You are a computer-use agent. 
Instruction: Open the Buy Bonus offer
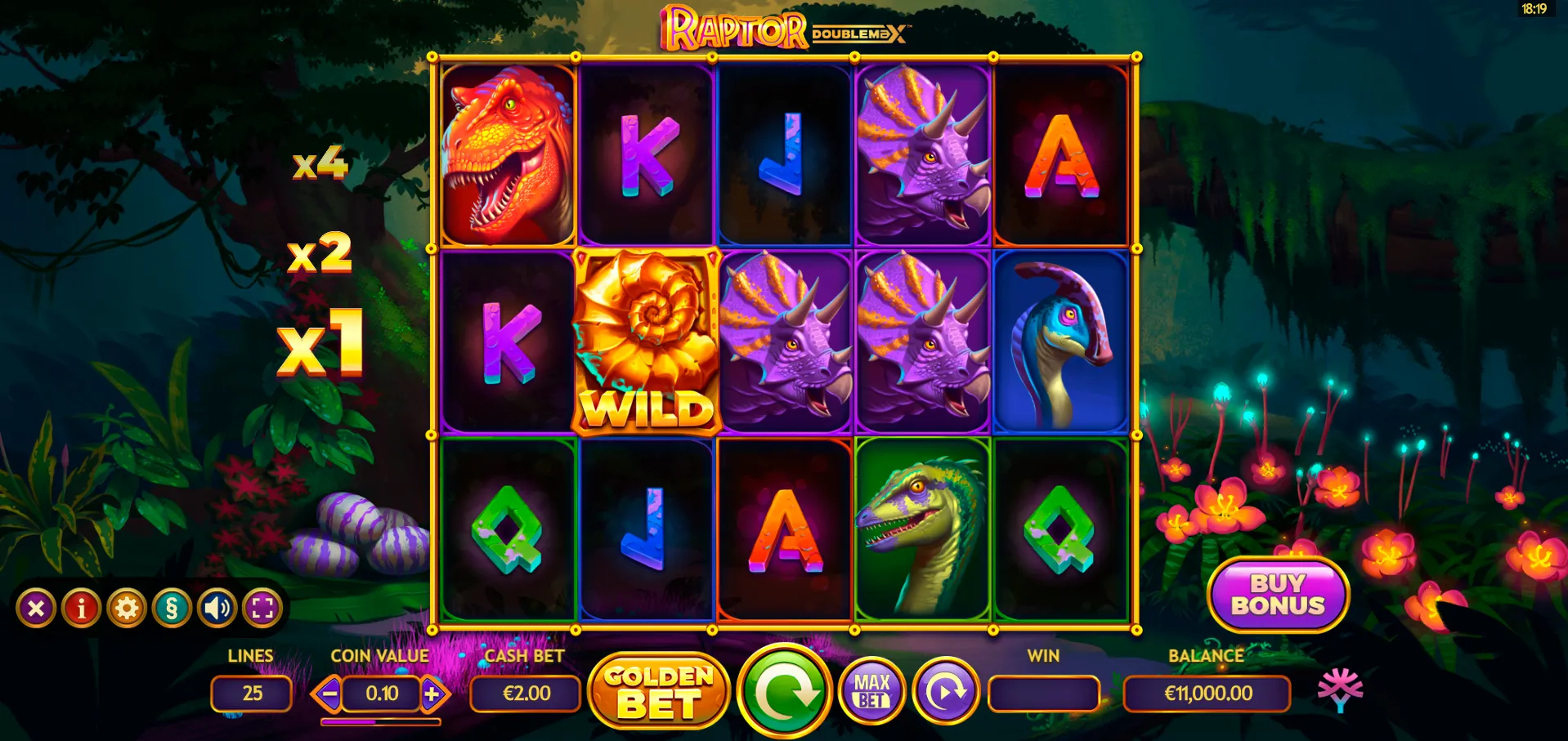point(1277,595)
